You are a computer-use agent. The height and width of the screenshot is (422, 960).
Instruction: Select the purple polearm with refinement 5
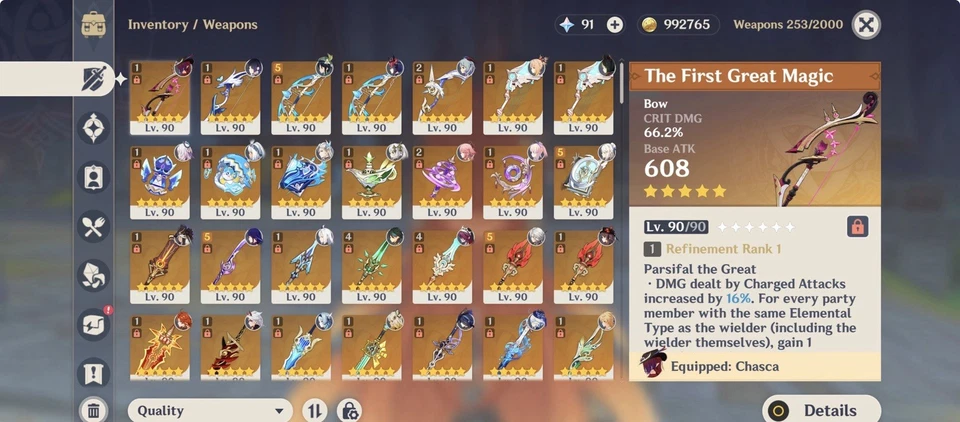(231, 266)
